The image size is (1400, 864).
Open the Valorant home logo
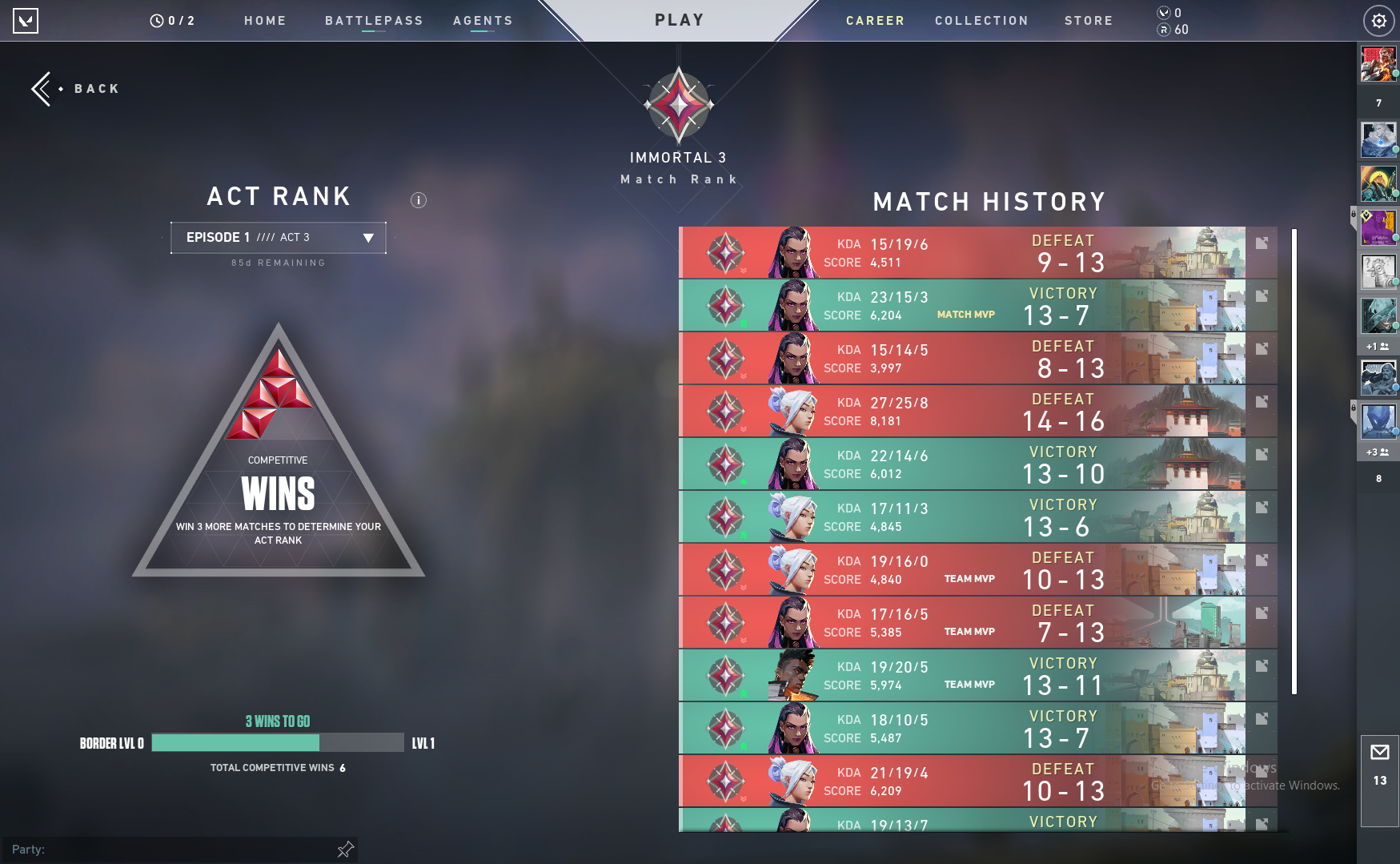tap(26, 21)
